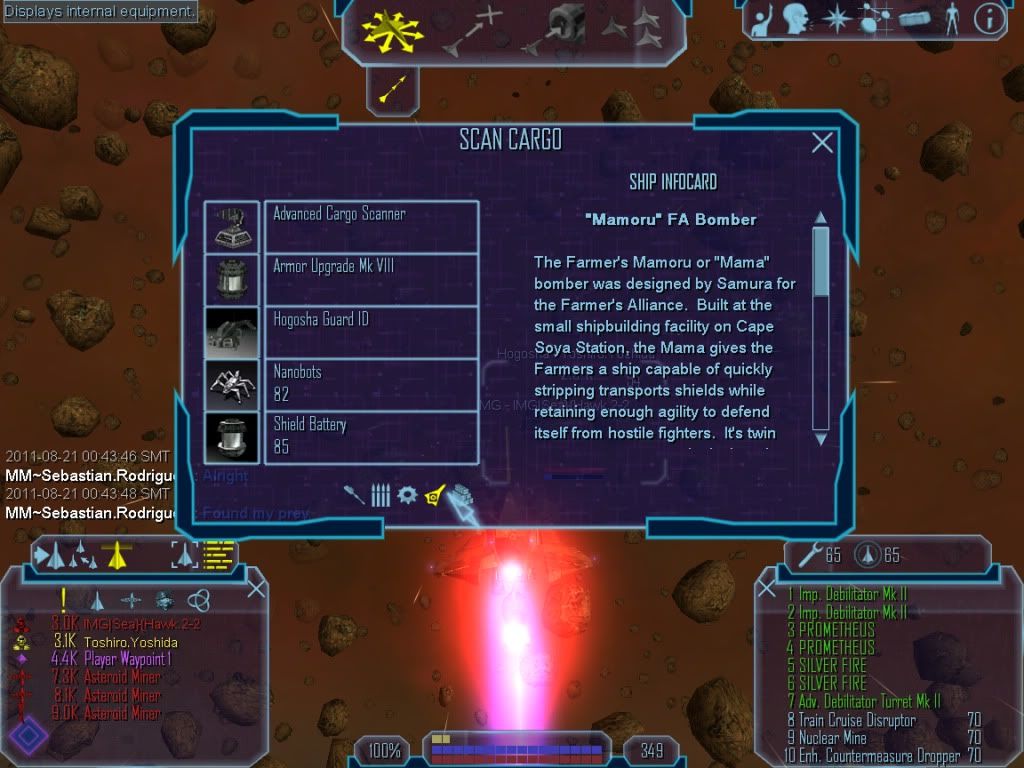Click the Shield Battery cargo row

[x=370, y=437]
